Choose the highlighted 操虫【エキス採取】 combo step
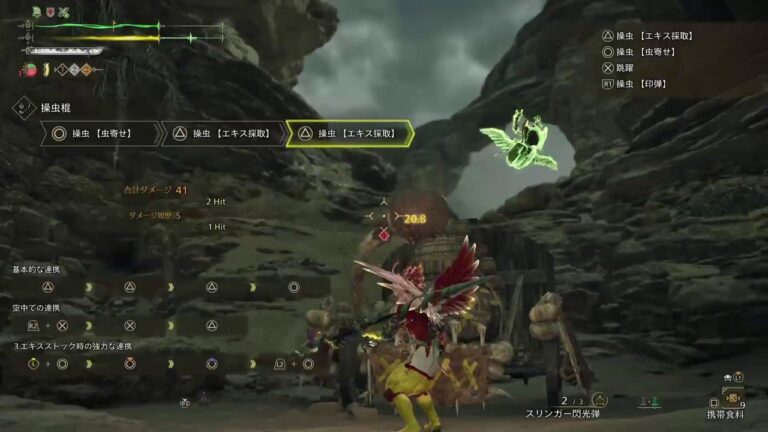This screenshot has height=432, width=768. click(x=350, y=133)
